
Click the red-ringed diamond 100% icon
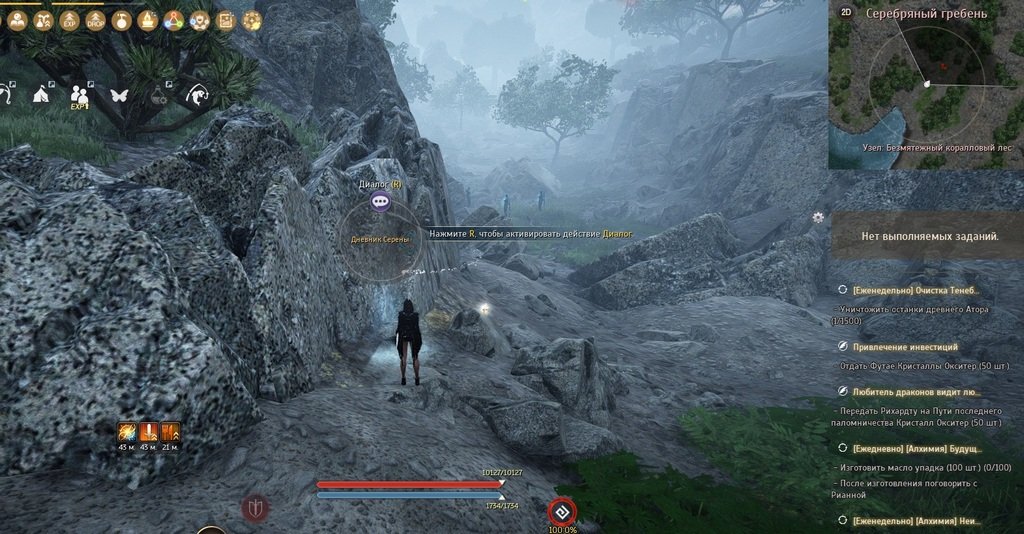(562, 512)
